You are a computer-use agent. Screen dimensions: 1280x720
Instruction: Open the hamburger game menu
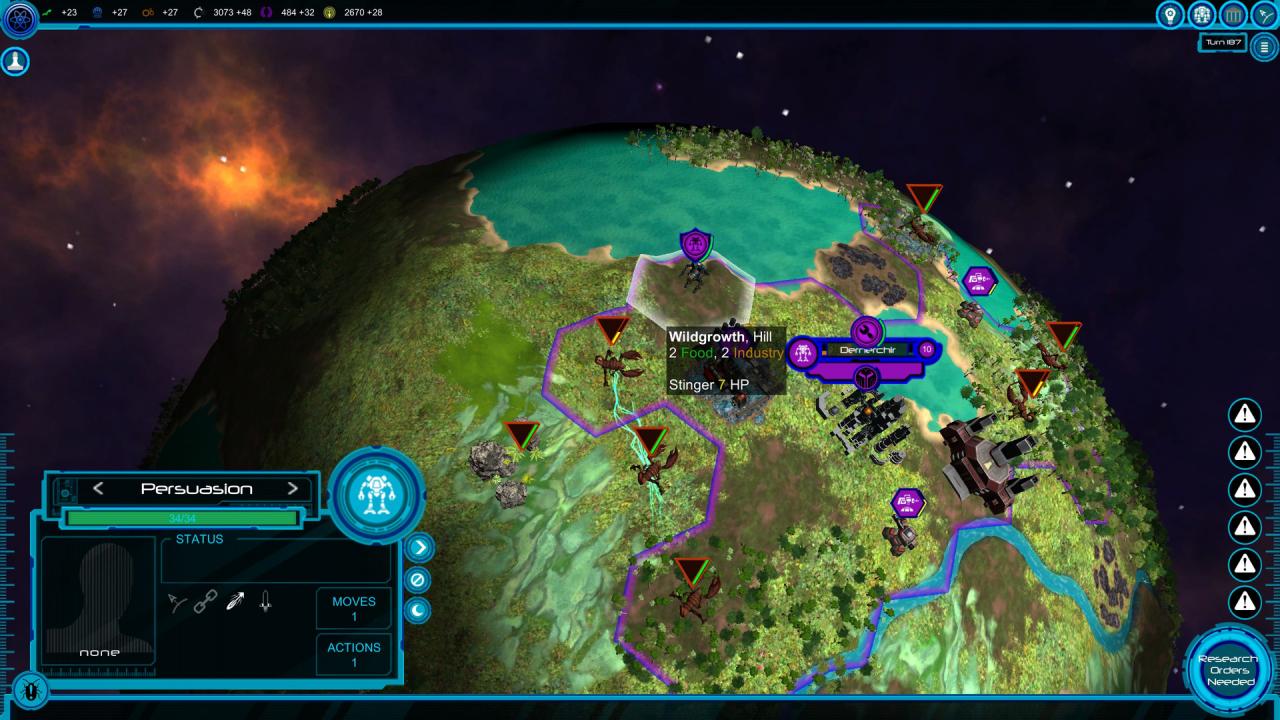[1264, 47]
